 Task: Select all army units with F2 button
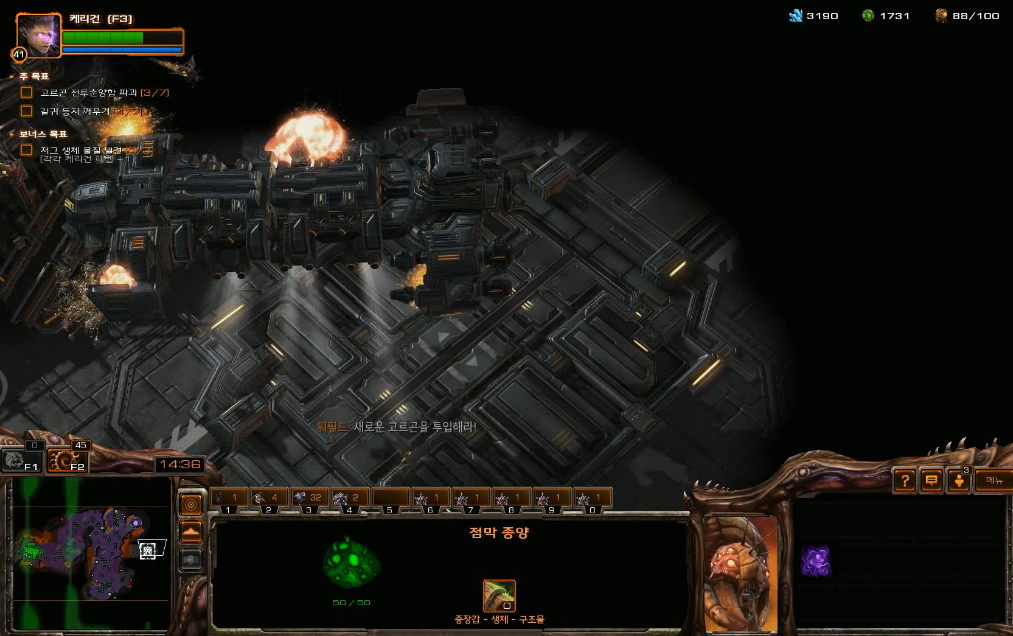click(x=68, y=460)
